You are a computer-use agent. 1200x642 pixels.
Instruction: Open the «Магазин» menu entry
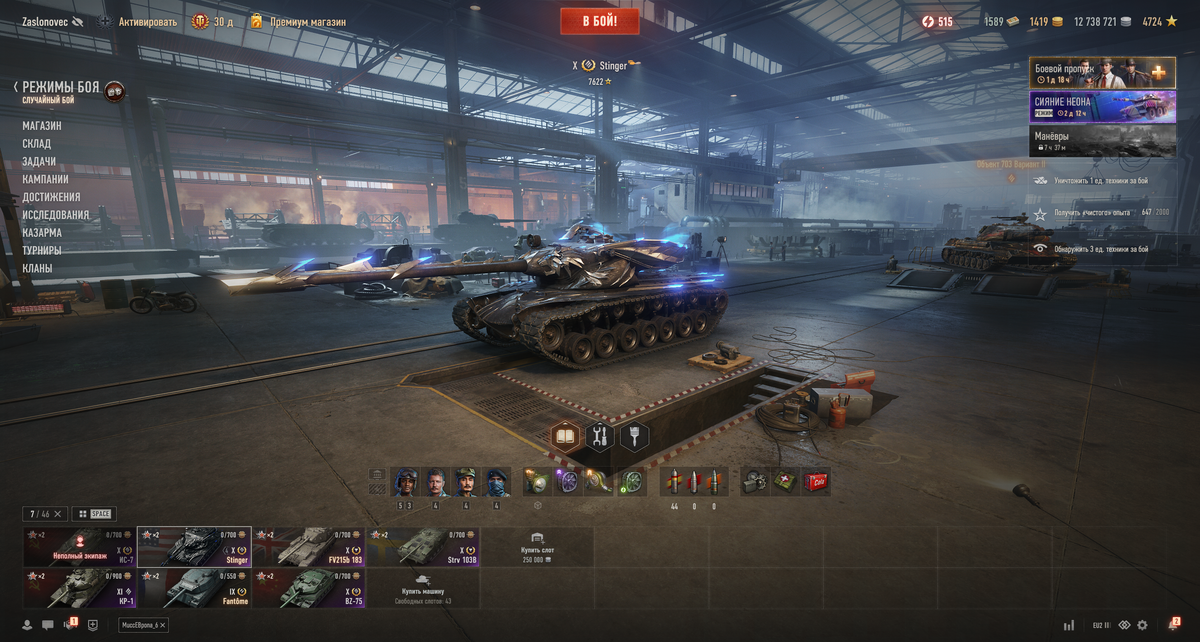pos(42,126)
